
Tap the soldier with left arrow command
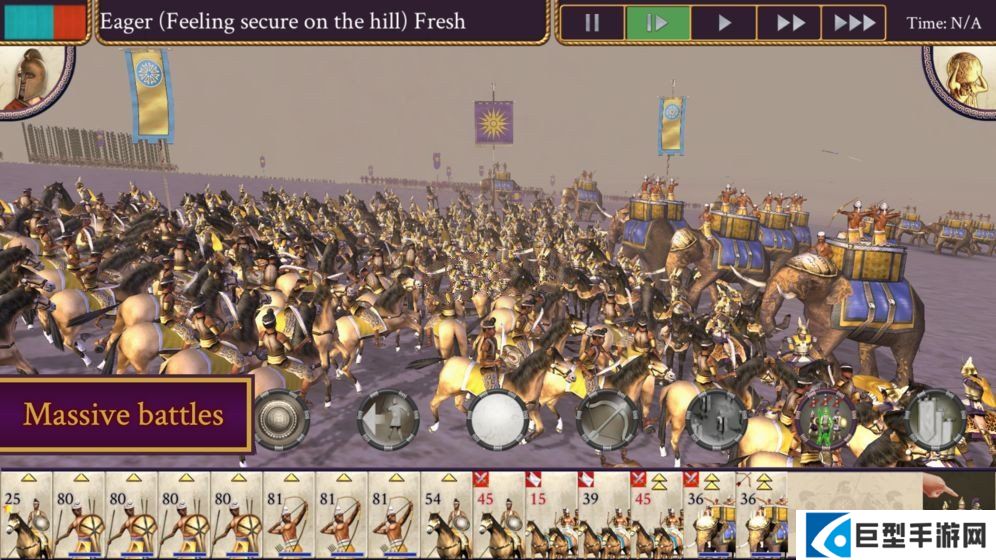coord(388,418)
